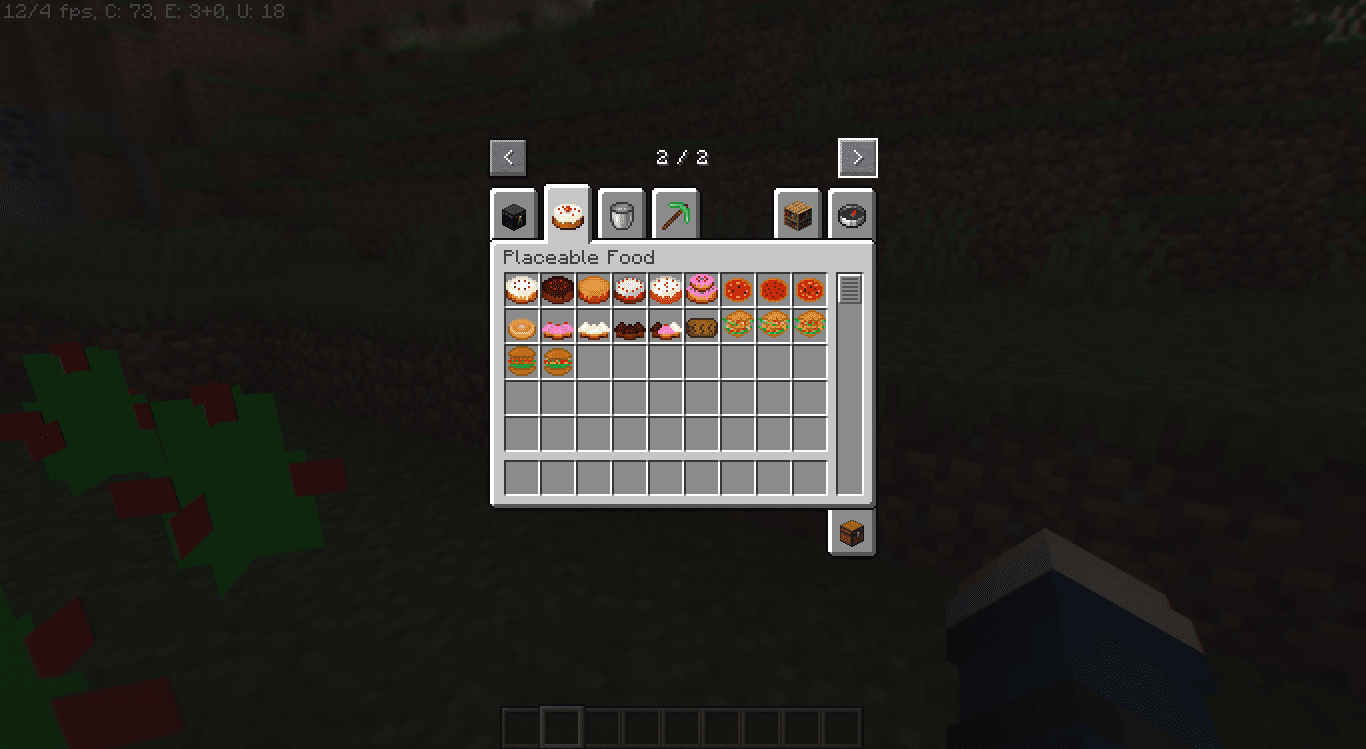
Task: Go to the previous page with left arrow
Action: [x=508, y=157]
